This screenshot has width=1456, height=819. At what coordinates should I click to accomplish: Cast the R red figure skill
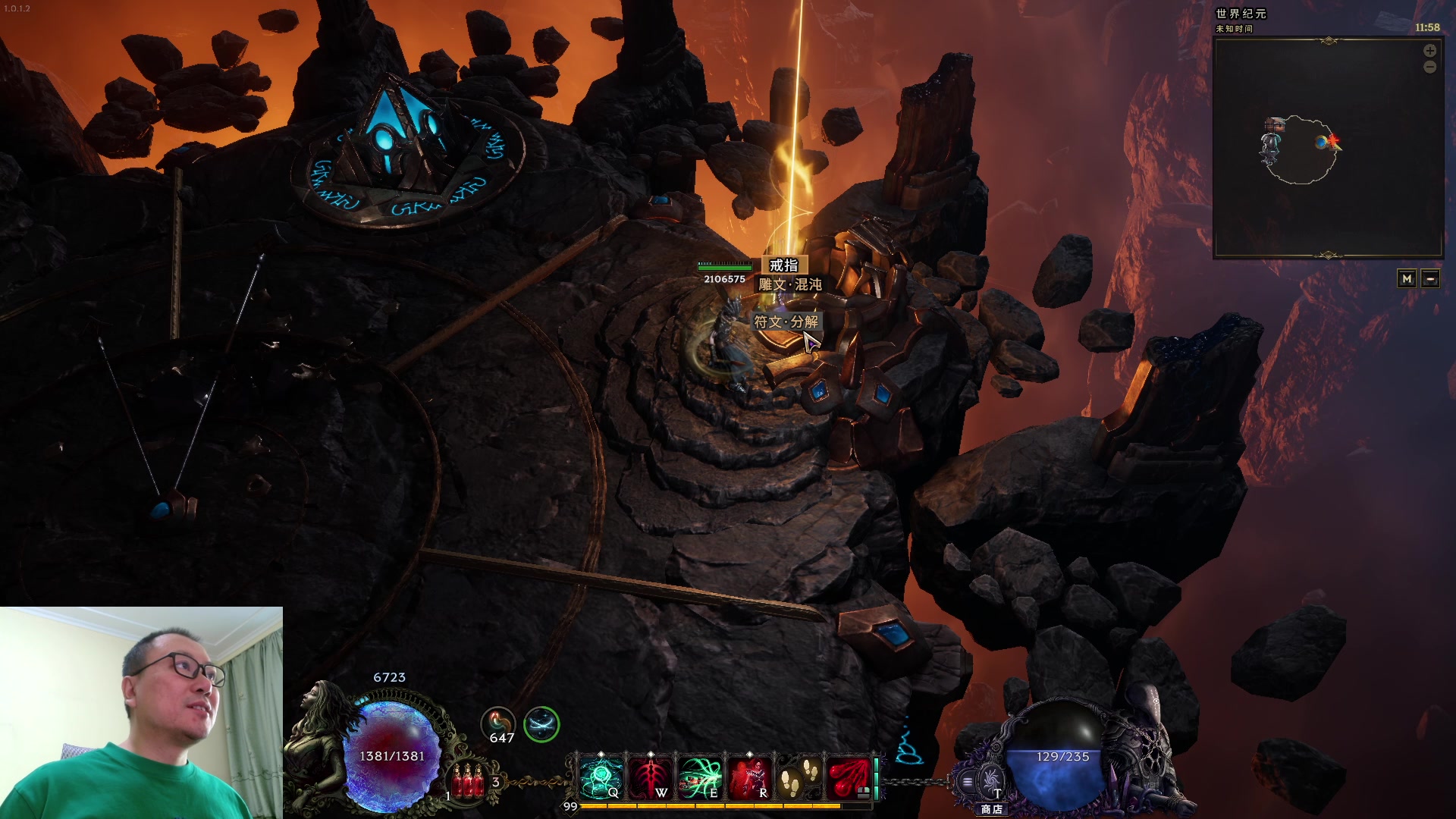pyautogui.click(x=749, y=778)
